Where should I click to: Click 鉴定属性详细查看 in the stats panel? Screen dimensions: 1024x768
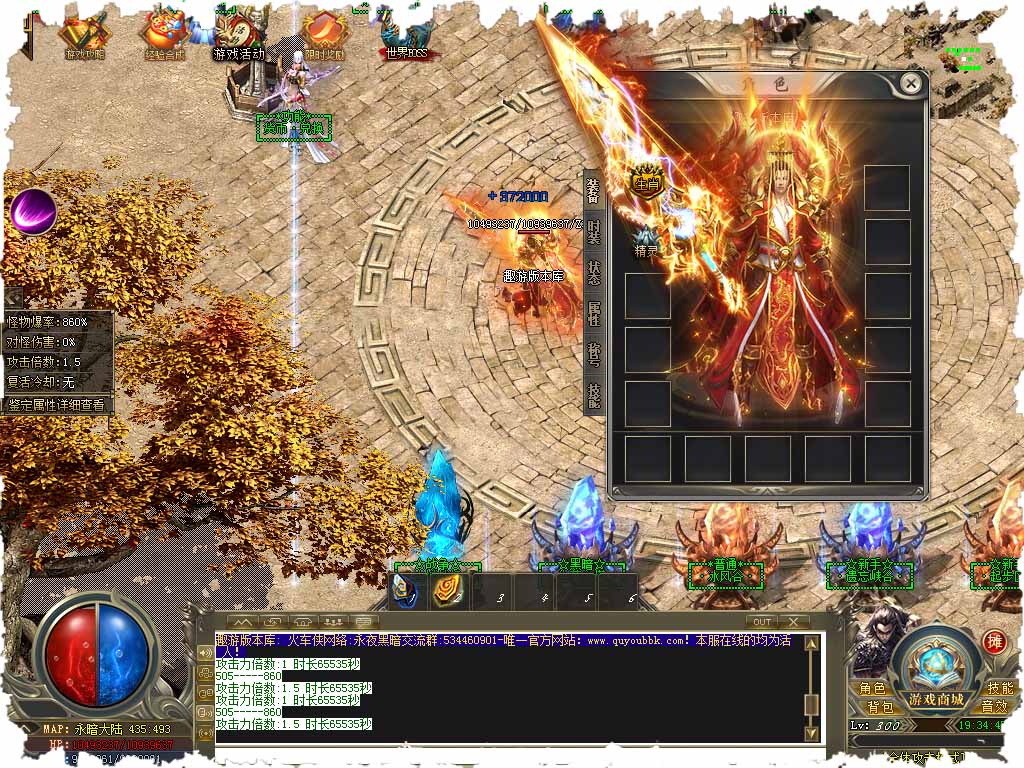[x=56, y=405]
